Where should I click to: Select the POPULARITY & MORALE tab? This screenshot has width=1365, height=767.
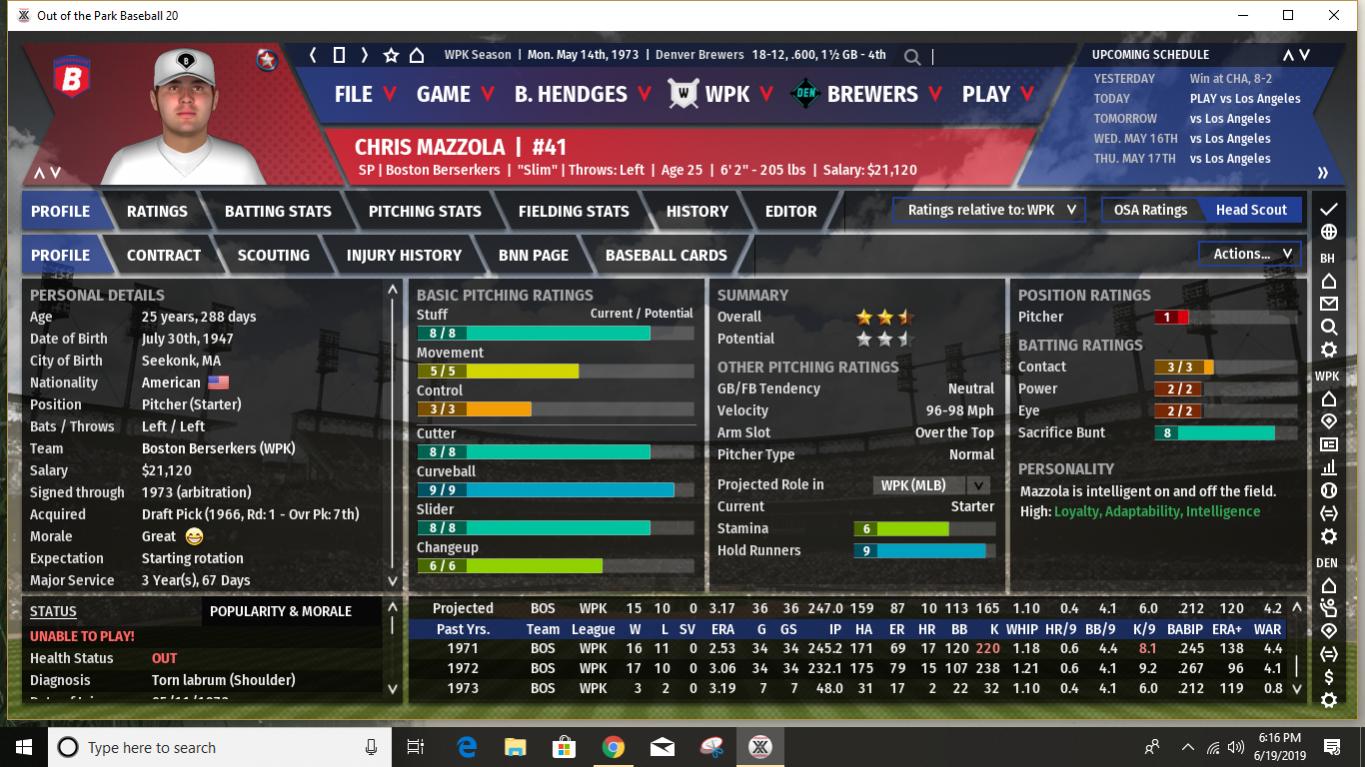click(280, 611)
